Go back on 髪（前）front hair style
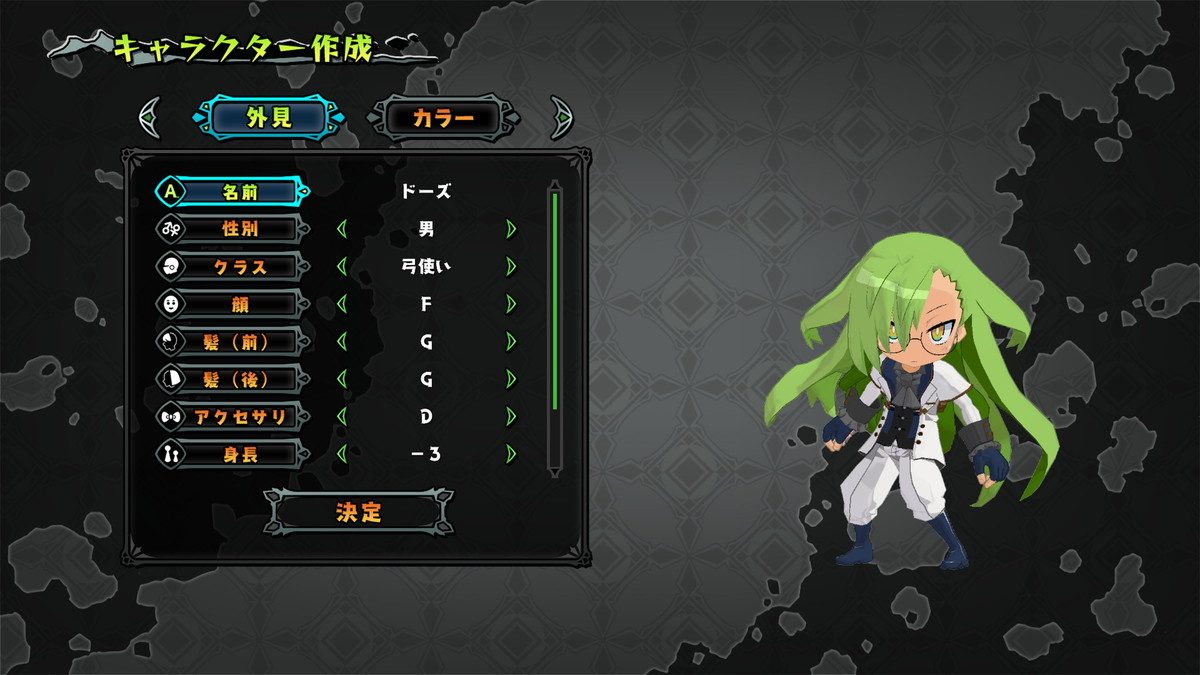1200x675 pixels. coord(342,341)
